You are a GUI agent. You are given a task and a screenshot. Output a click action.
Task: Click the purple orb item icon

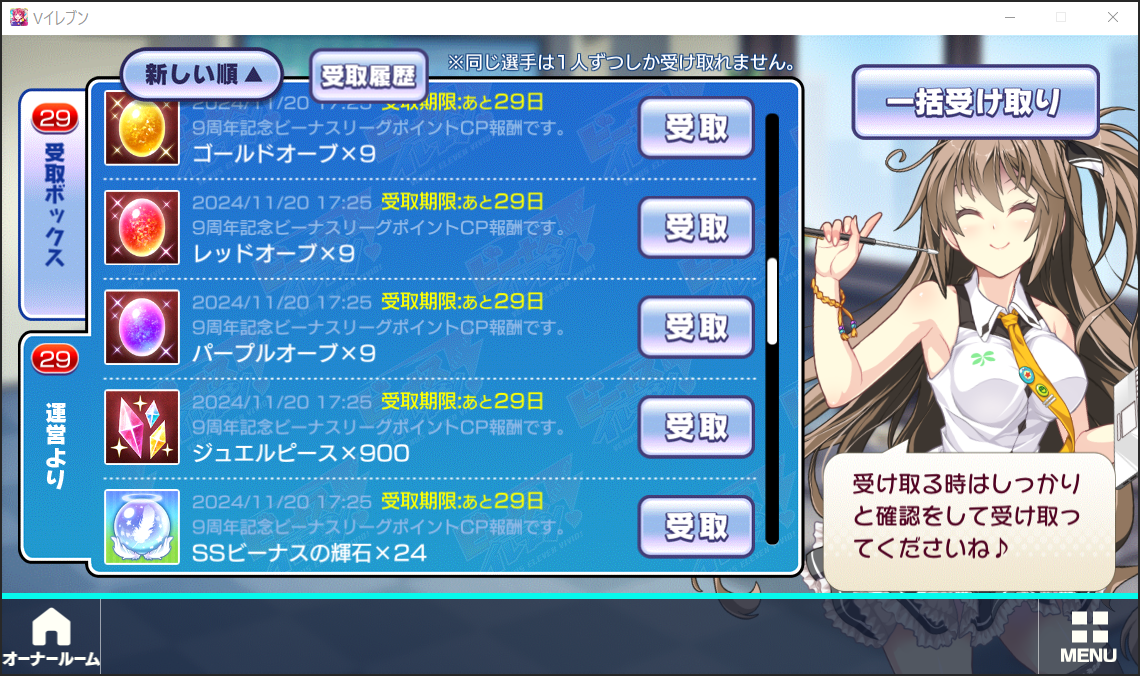click(x=142, y=327)
